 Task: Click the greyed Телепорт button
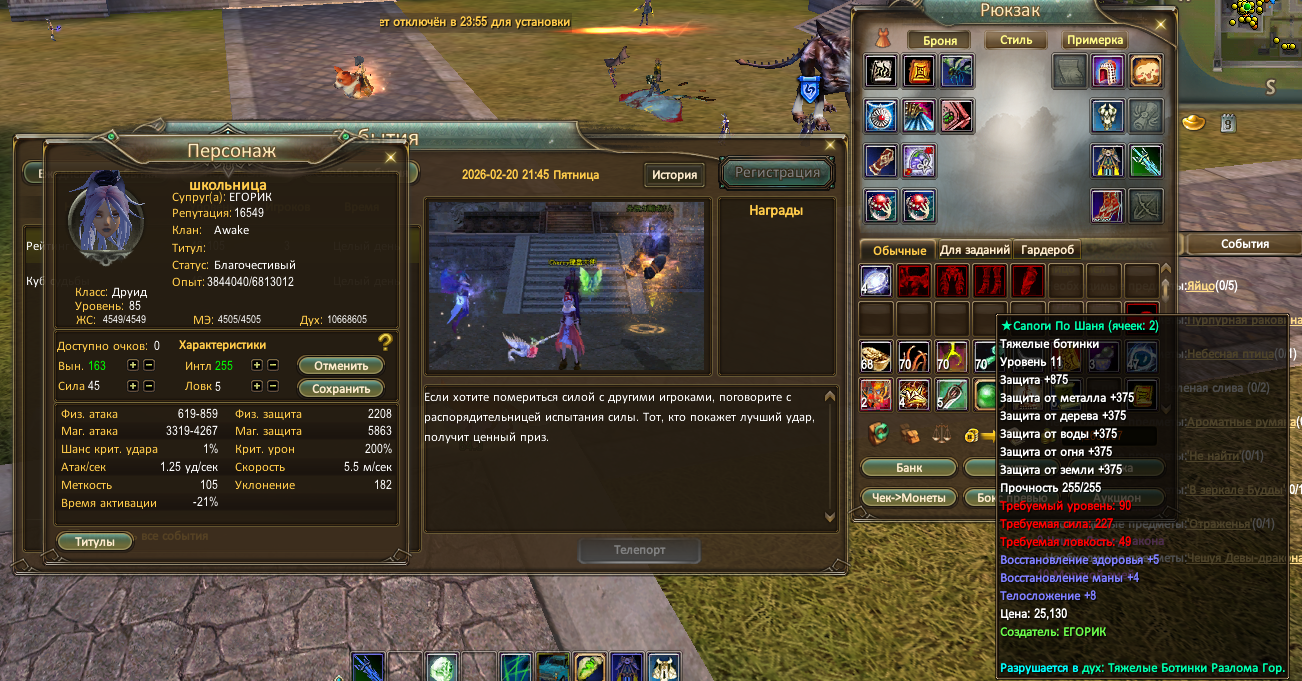point(639,550)
